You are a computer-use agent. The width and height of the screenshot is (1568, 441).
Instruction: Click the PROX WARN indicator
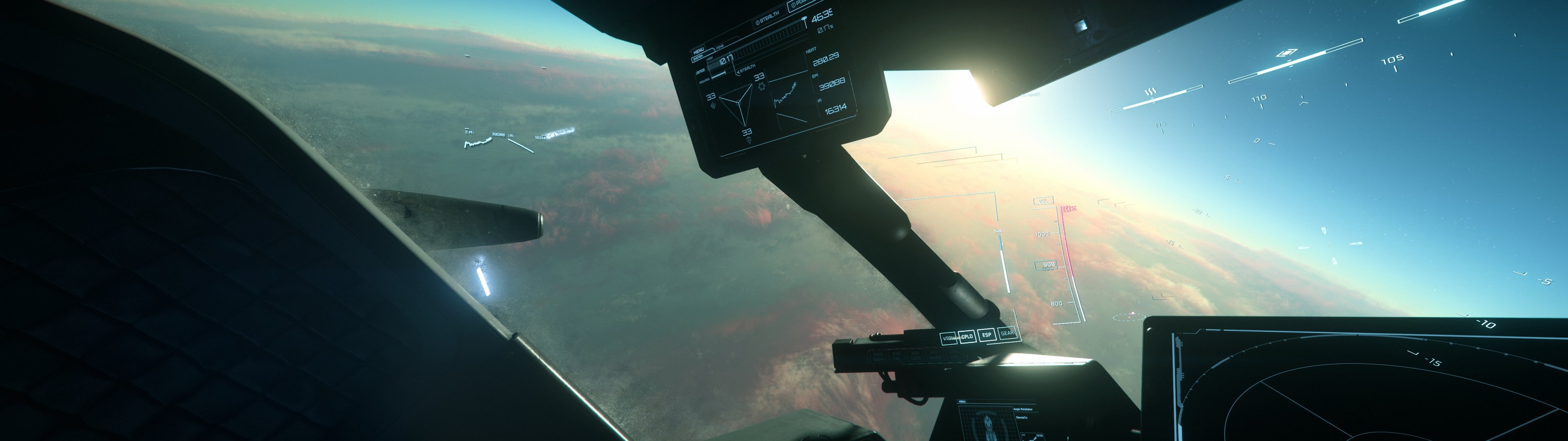pyautogui.click(x=880, y=356)
